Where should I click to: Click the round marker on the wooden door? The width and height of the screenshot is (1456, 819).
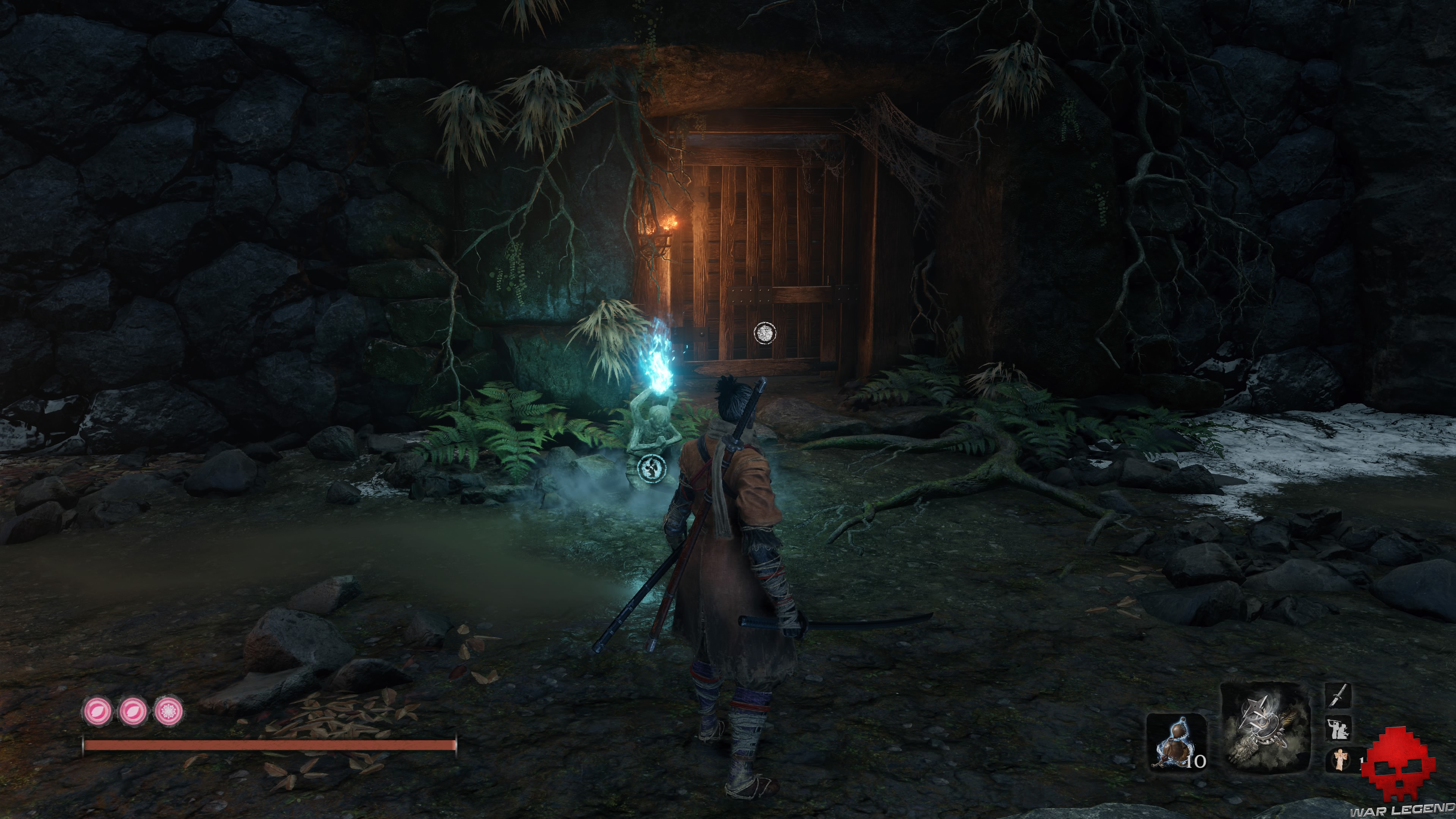pyautogui.click(x=765, y=333)
